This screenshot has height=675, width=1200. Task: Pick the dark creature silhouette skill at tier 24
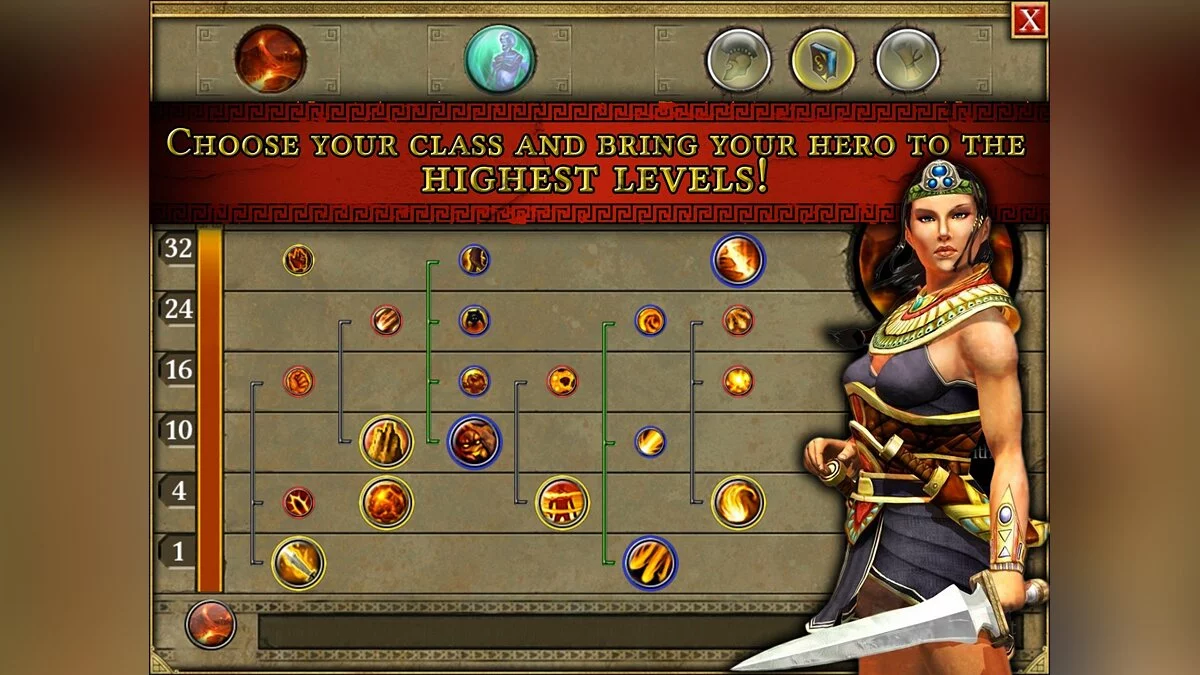point(474,320)
